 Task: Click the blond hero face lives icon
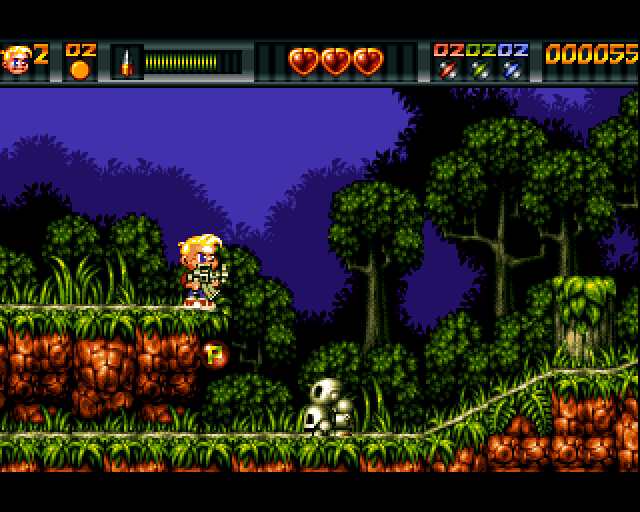(16, 60)
